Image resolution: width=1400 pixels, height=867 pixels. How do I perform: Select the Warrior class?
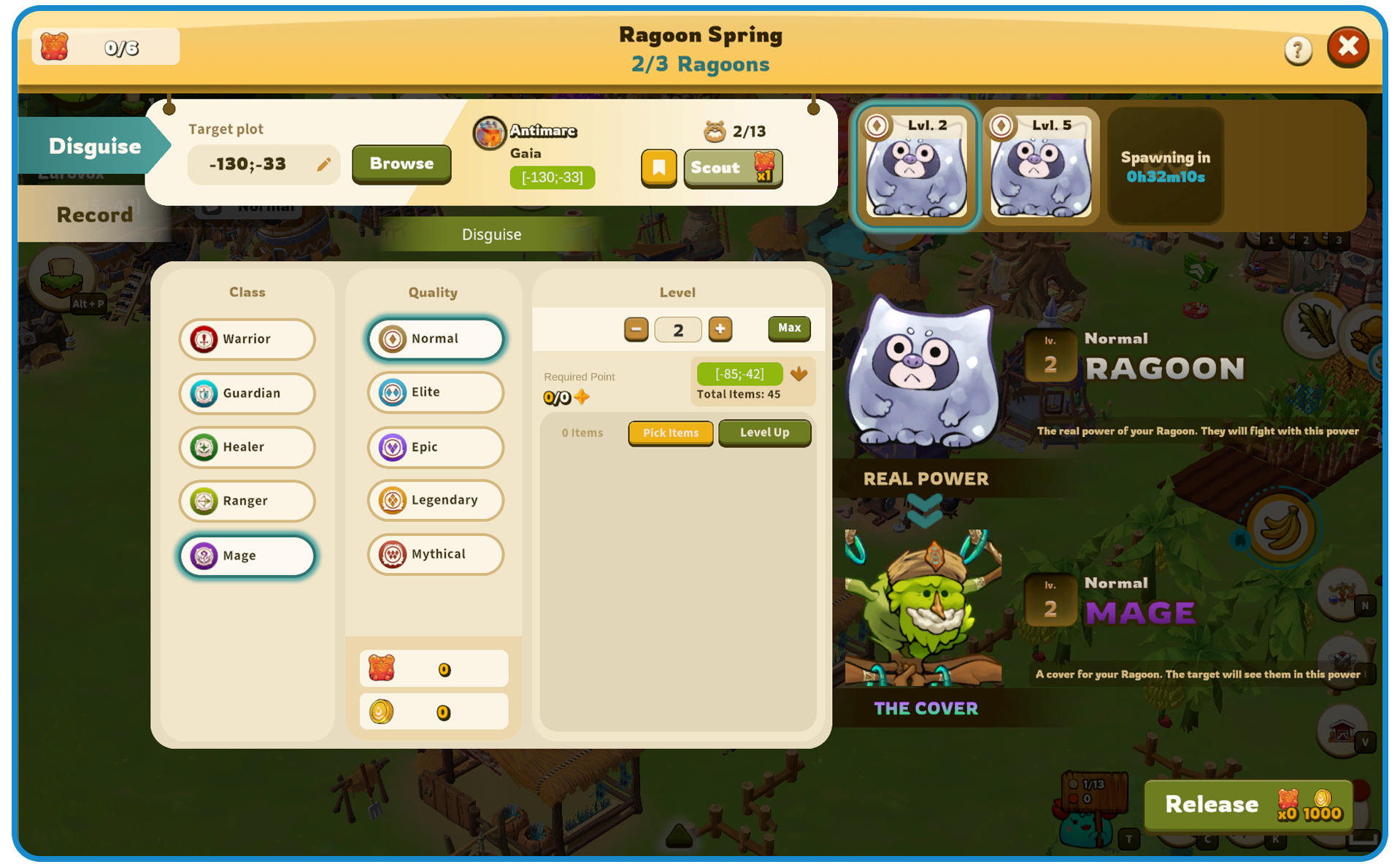[x=247, y=339]
